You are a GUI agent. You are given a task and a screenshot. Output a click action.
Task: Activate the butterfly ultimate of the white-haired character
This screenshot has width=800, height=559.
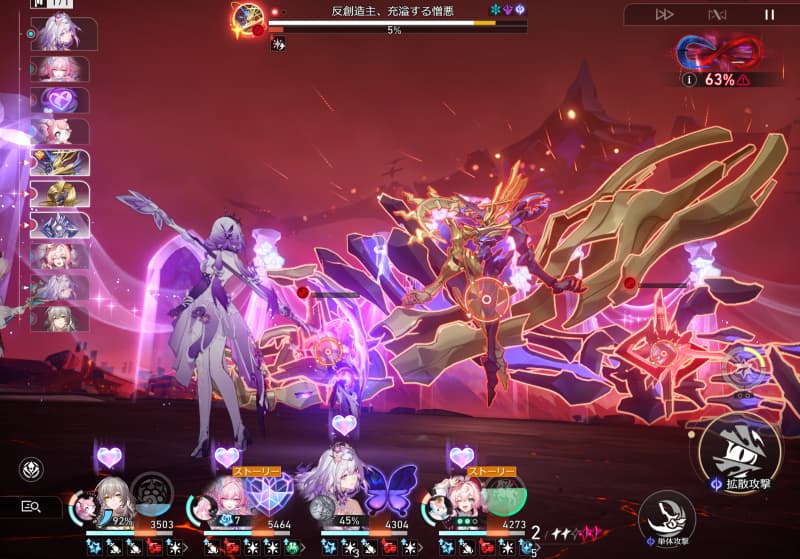[391, 492]
